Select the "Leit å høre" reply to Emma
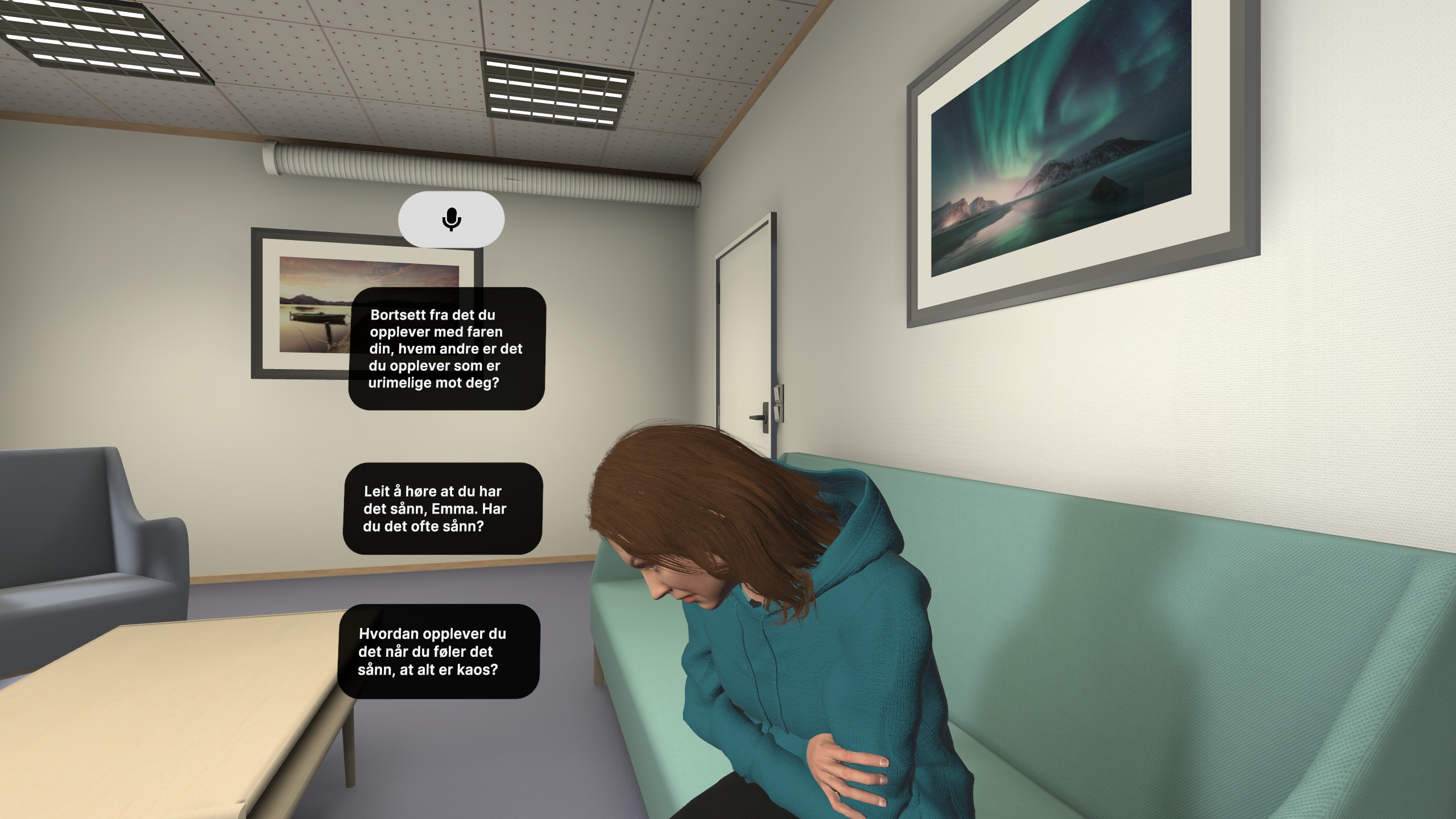 tap(442, 508)
